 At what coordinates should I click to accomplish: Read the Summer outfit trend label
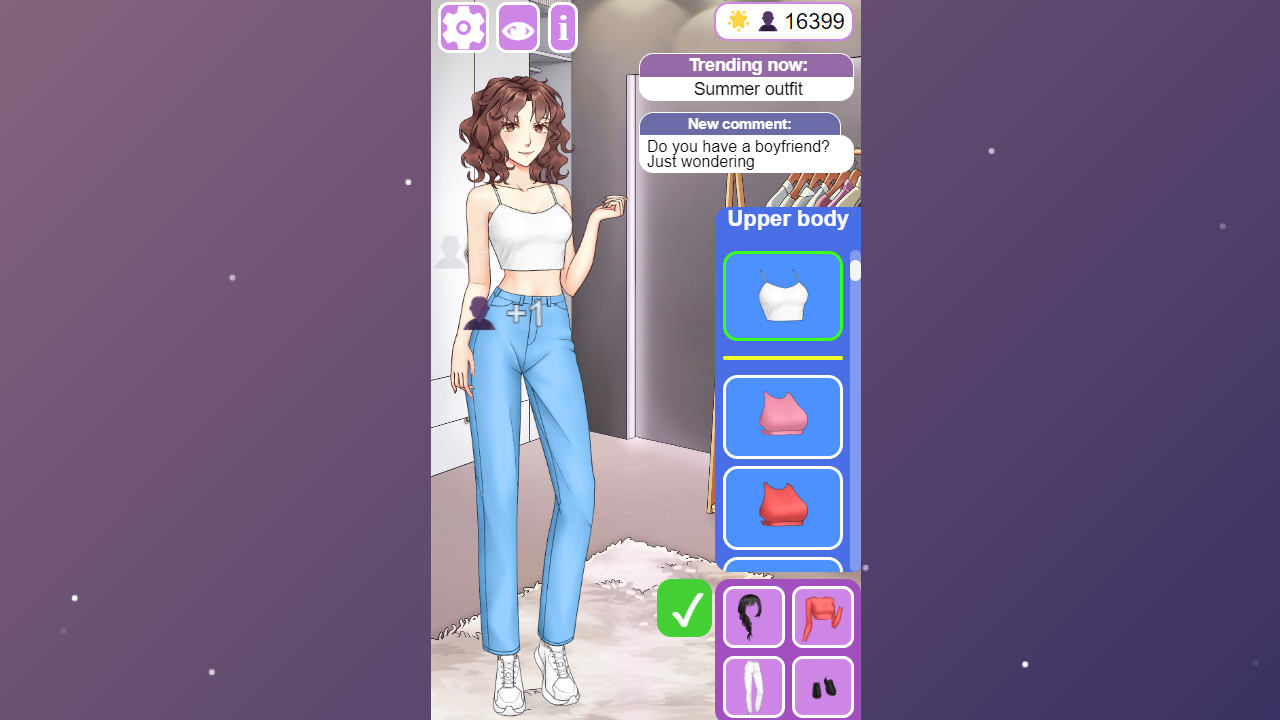click(746, 89)
